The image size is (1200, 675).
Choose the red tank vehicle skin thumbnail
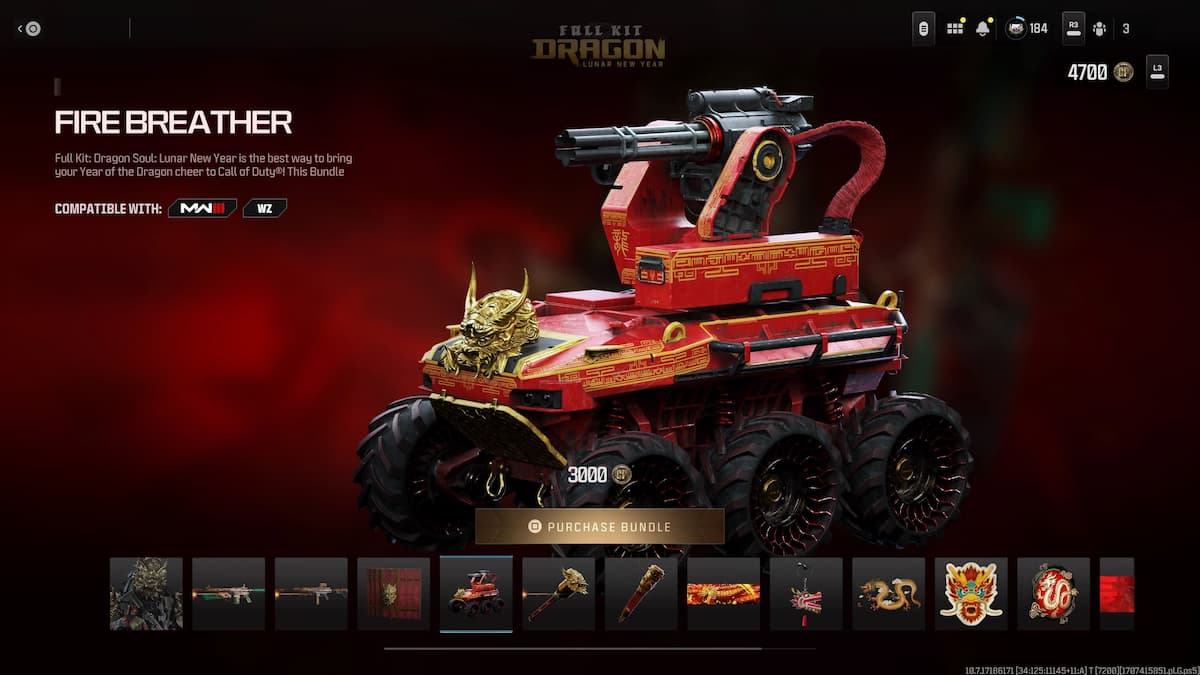pyautogui.click(x=476, y=593)
